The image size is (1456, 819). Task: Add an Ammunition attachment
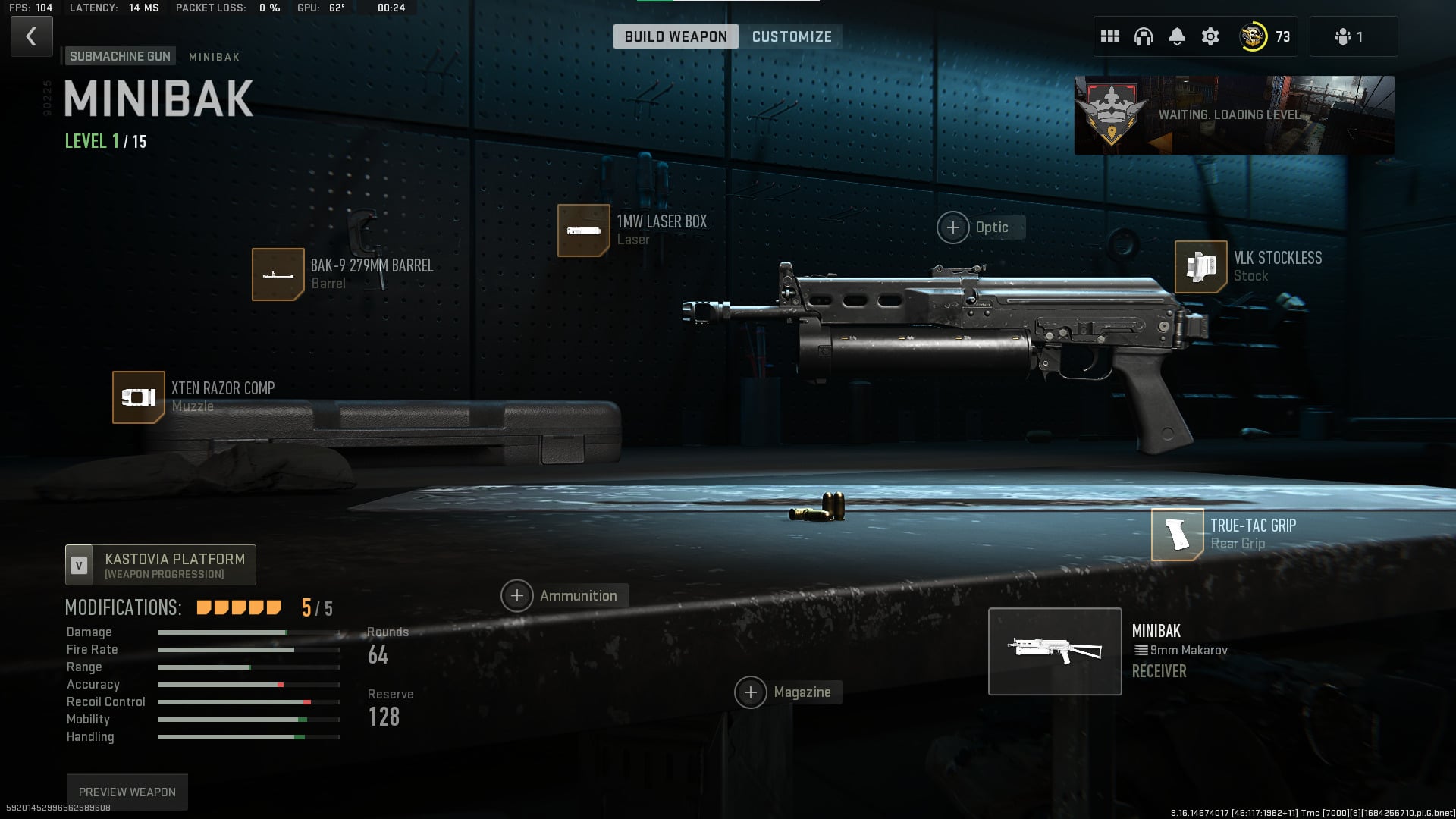coord(517,596)
